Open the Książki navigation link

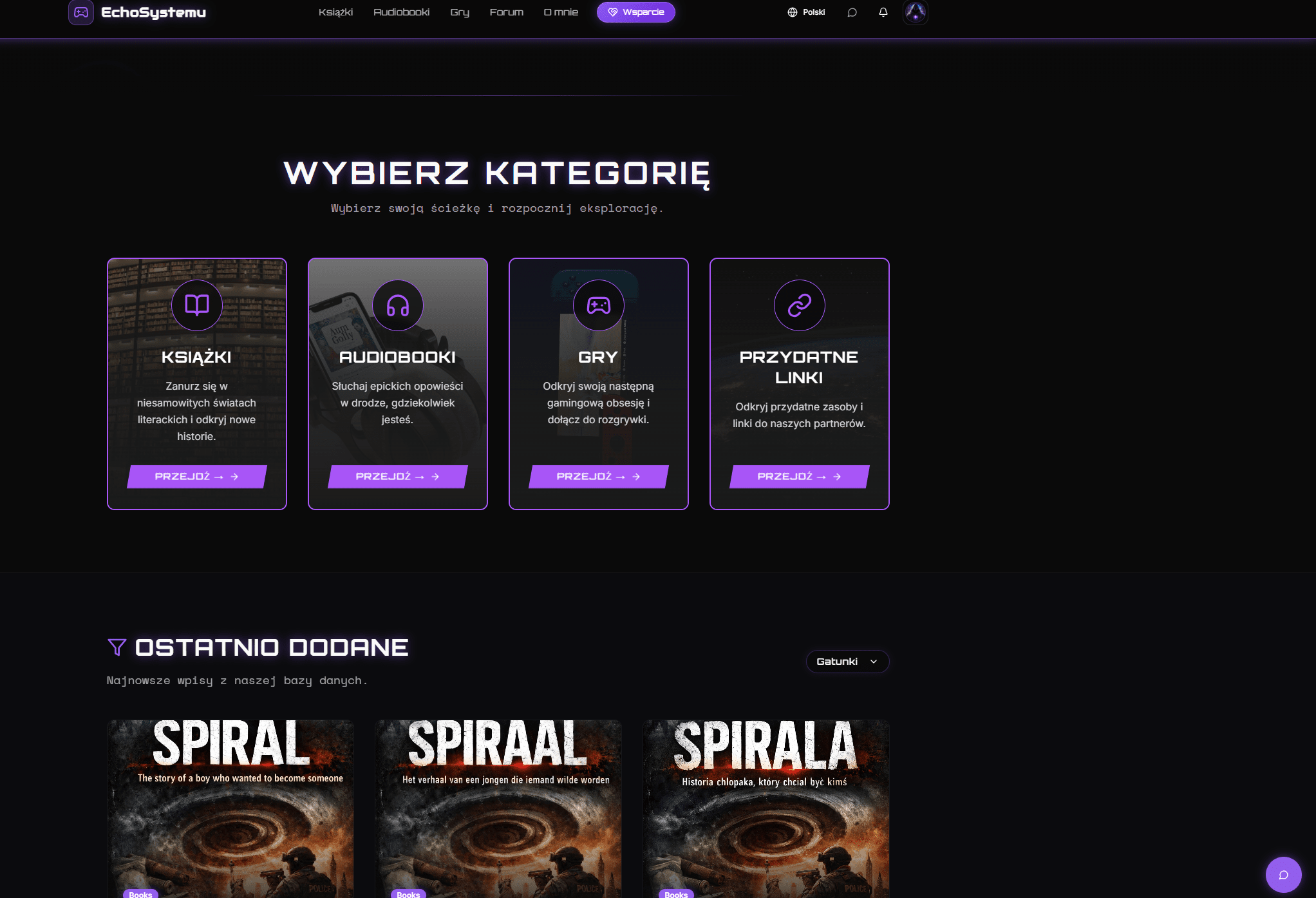click(x=335, y=12)
